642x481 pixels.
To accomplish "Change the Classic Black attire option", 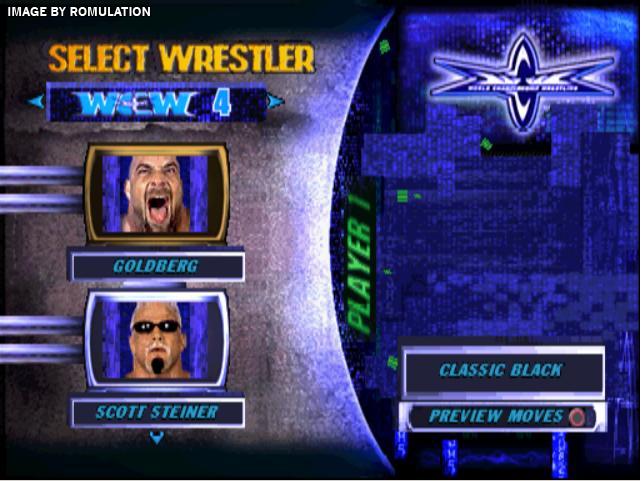I will (502, 371).
